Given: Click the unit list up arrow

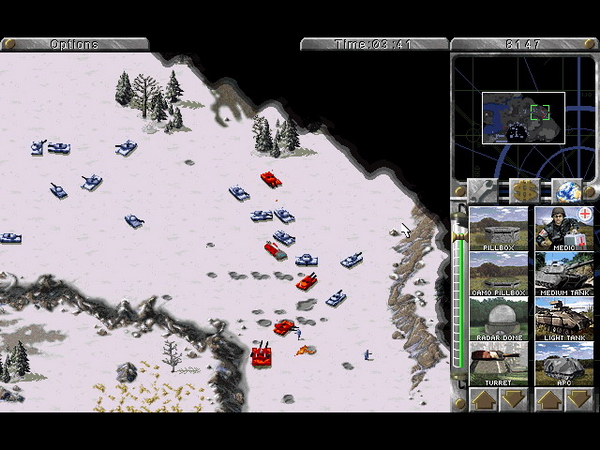Looking at the screenshot, I should click(x=549, y=399).
